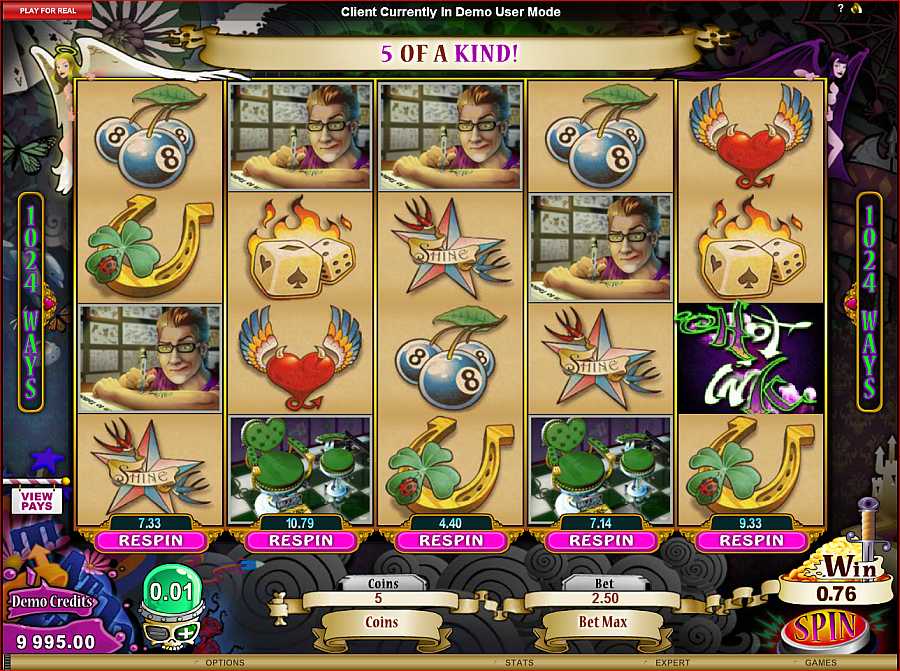
Task: Open the View Pays paytable
Action: (x=36, y=501)
